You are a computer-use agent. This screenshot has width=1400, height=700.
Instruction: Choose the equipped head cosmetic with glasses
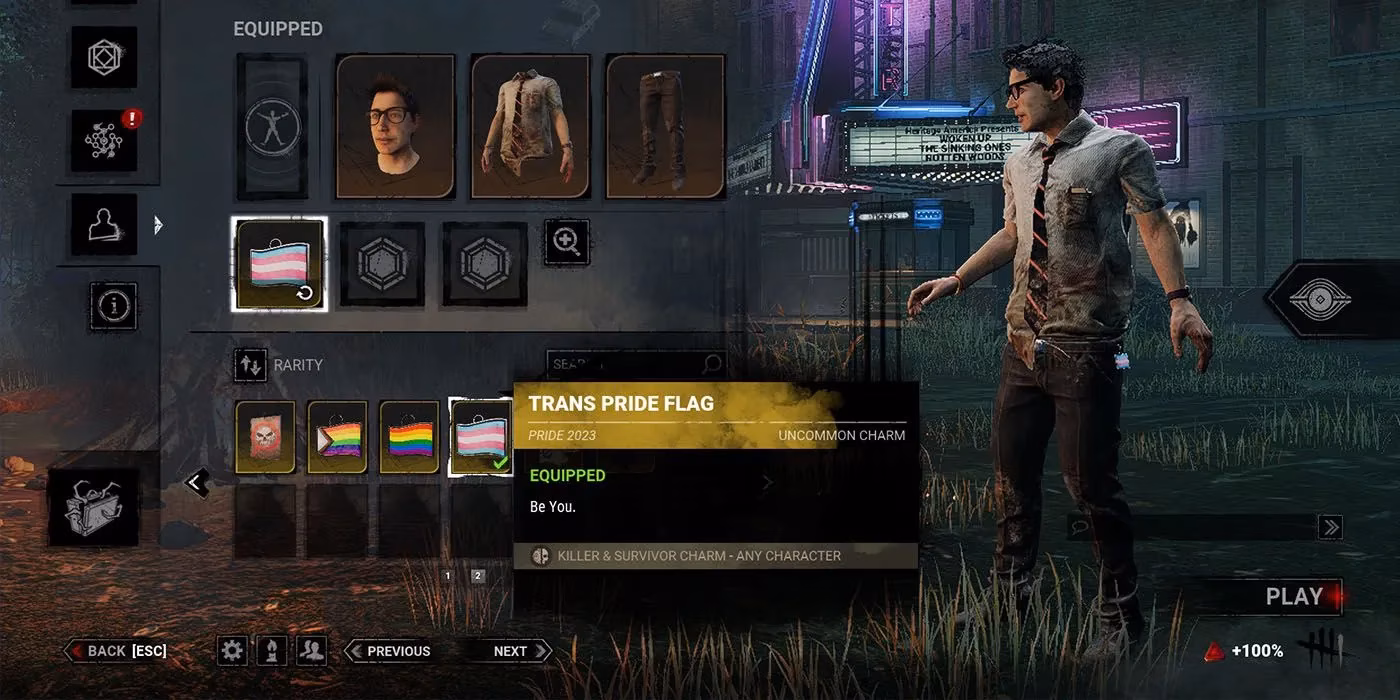395,126
